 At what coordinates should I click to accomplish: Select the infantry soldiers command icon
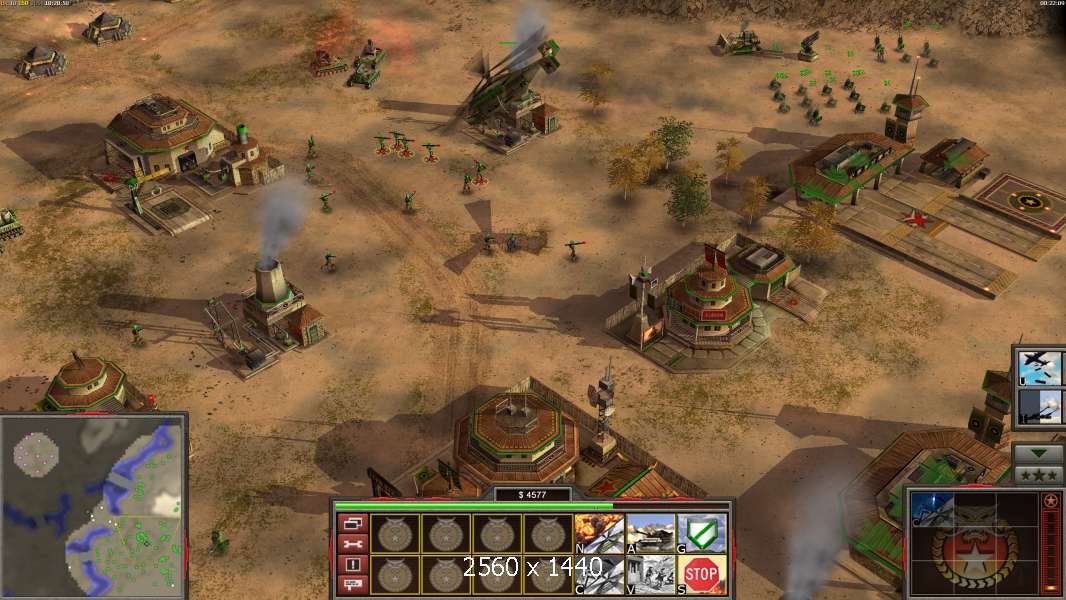click(650, 573)
